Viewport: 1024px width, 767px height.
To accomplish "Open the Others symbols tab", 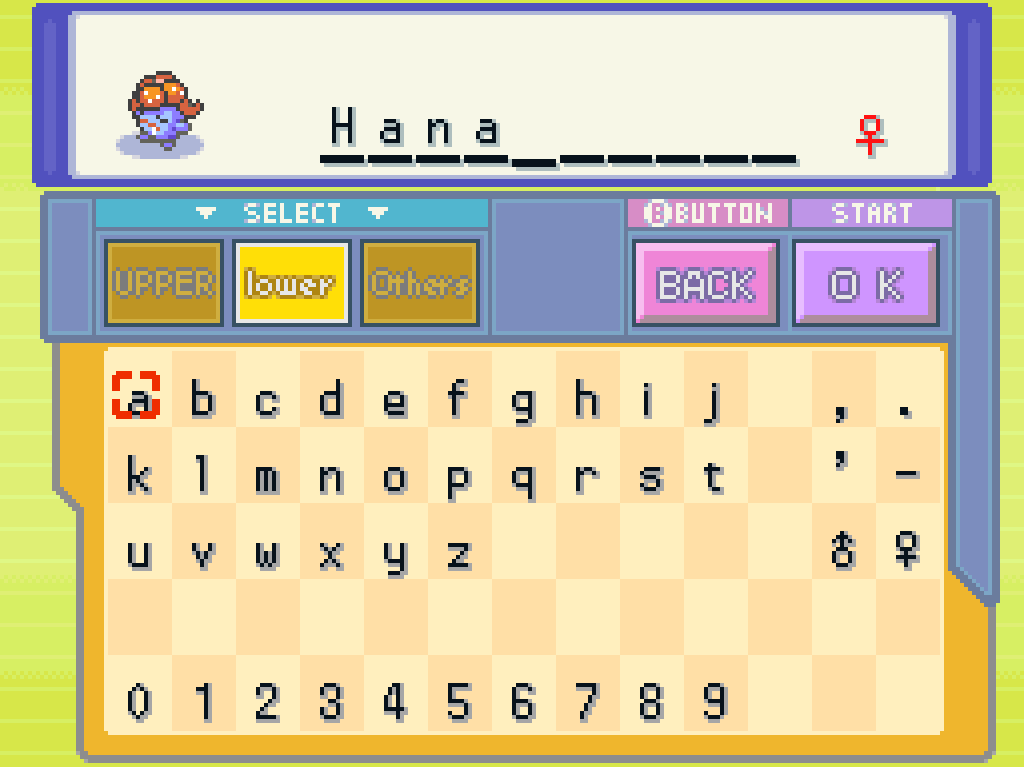I will click(420, 284).
